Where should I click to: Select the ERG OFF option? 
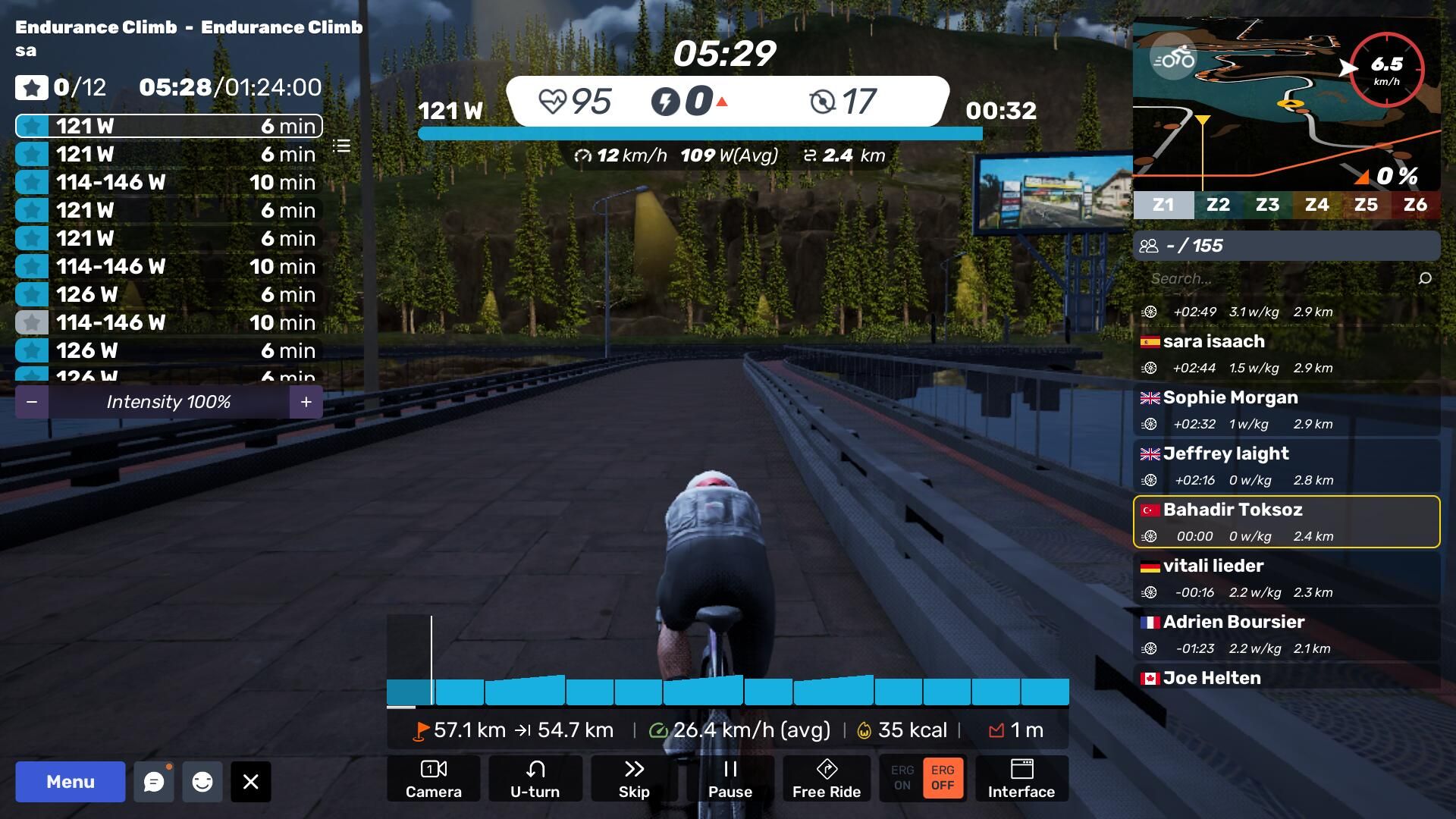[x=943, y=778]
